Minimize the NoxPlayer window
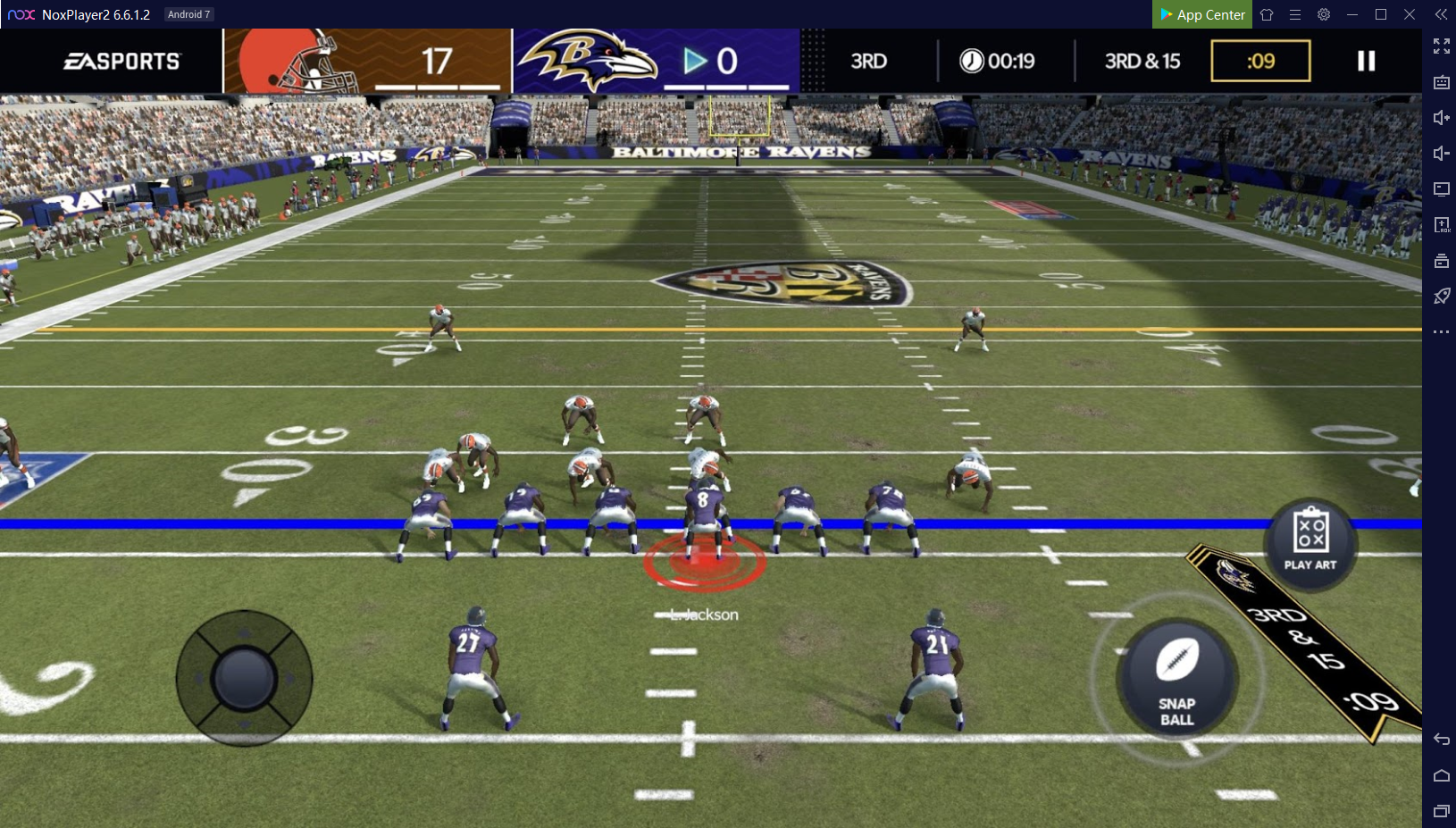 tap(1352, 14)
